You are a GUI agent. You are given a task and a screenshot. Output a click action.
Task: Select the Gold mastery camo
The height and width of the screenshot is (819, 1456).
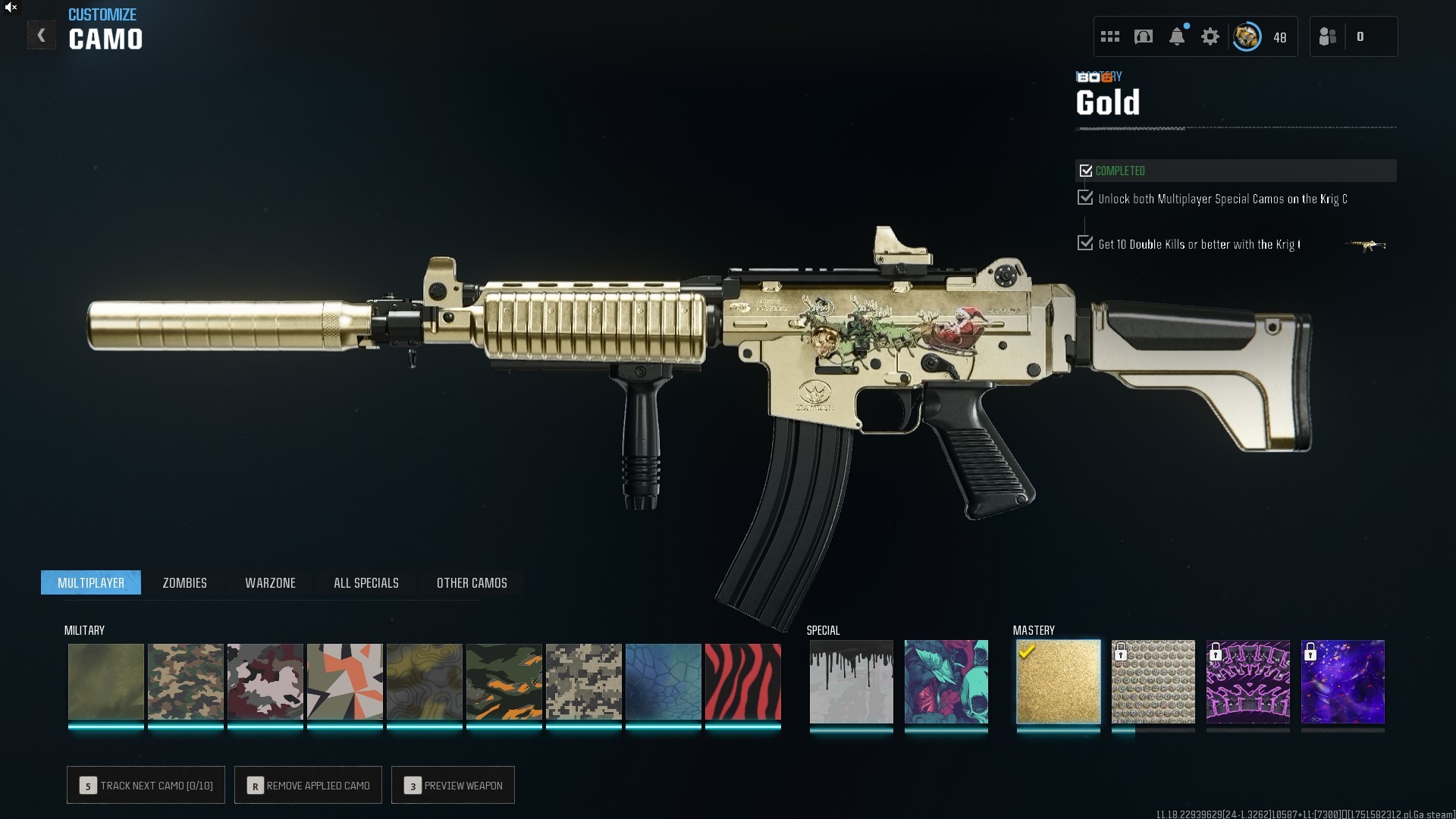coord(1058,681)
